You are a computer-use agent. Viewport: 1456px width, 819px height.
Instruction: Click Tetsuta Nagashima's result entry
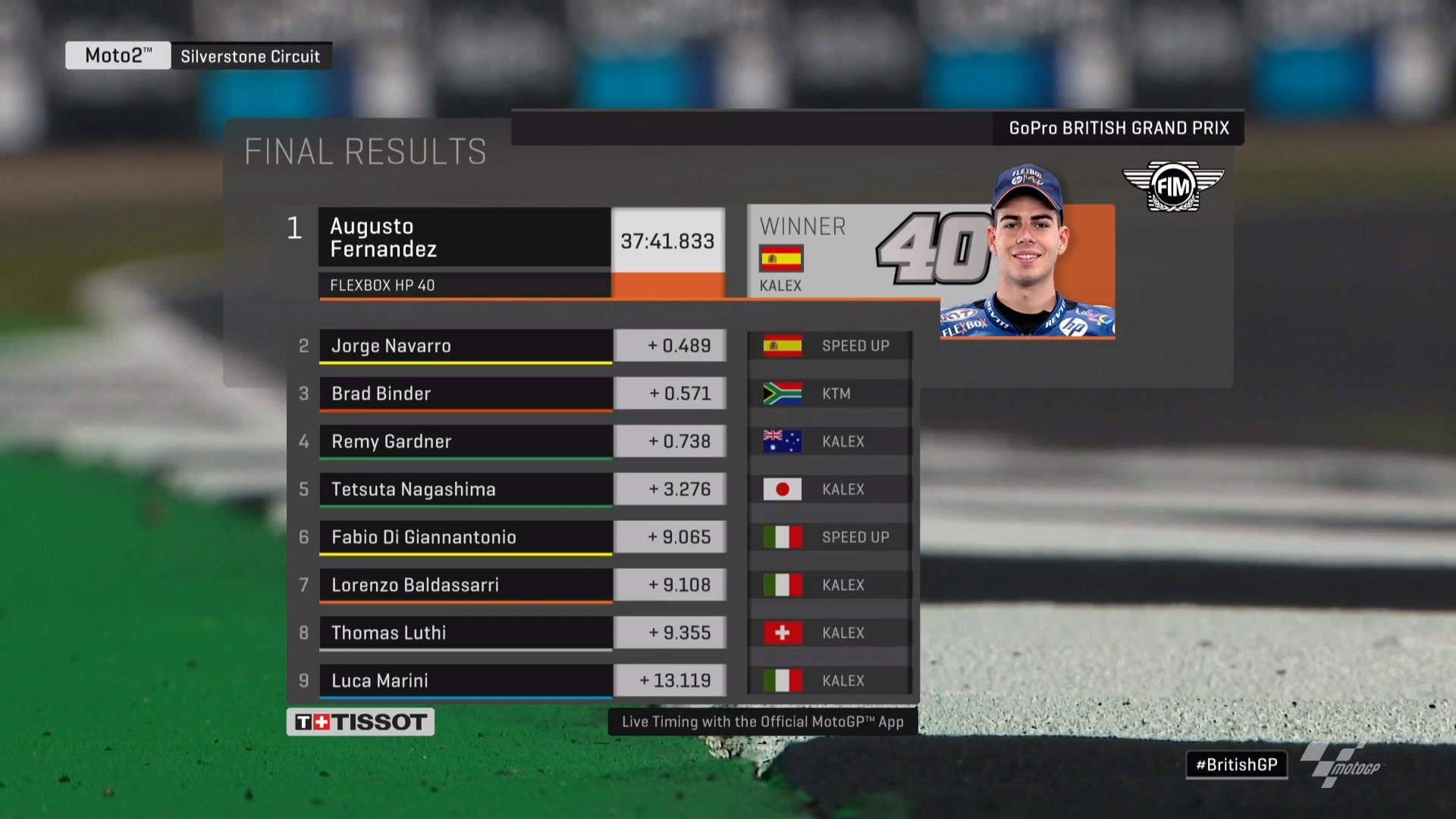coord(465,489)
